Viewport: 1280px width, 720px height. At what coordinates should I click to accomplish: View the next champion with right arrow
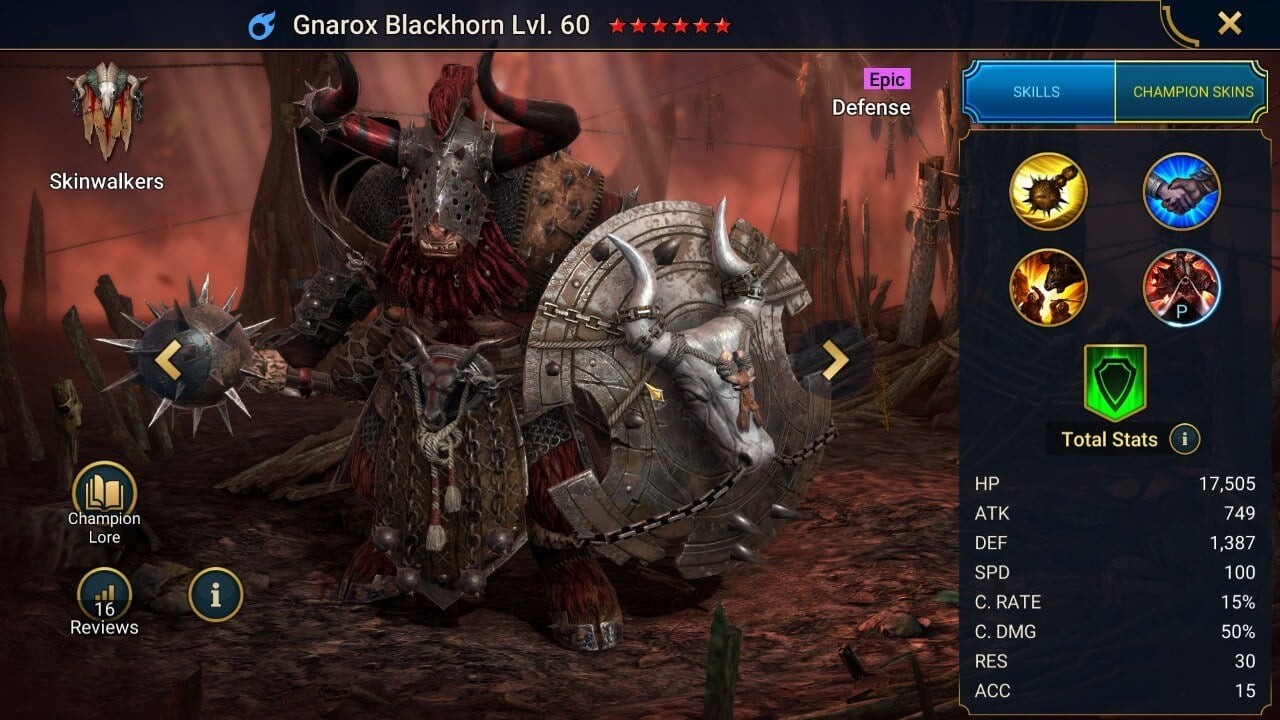(x=835, y=360)
